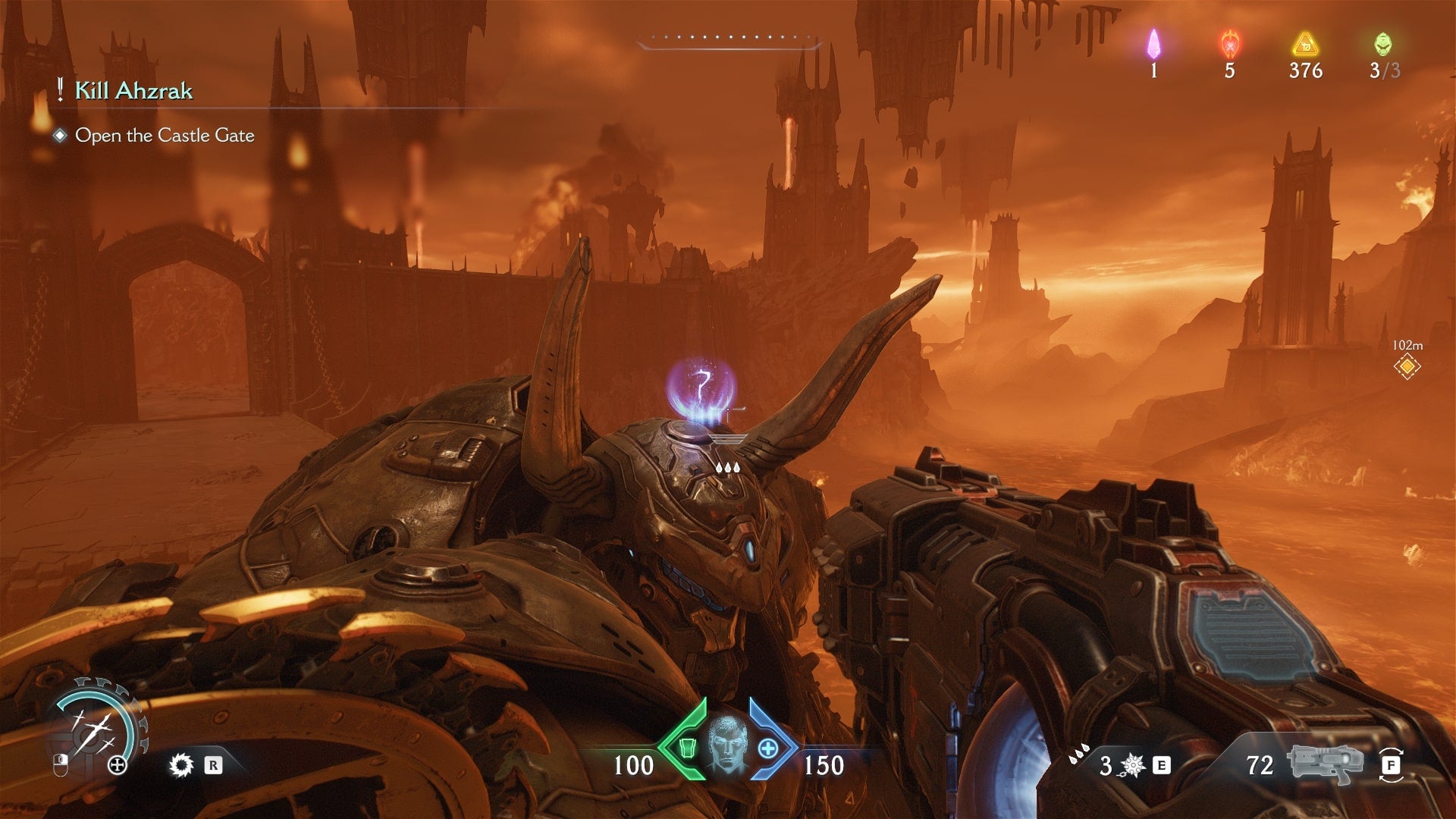
Task: Click the green life sigil icon
Action: (x=1383, y=44)
